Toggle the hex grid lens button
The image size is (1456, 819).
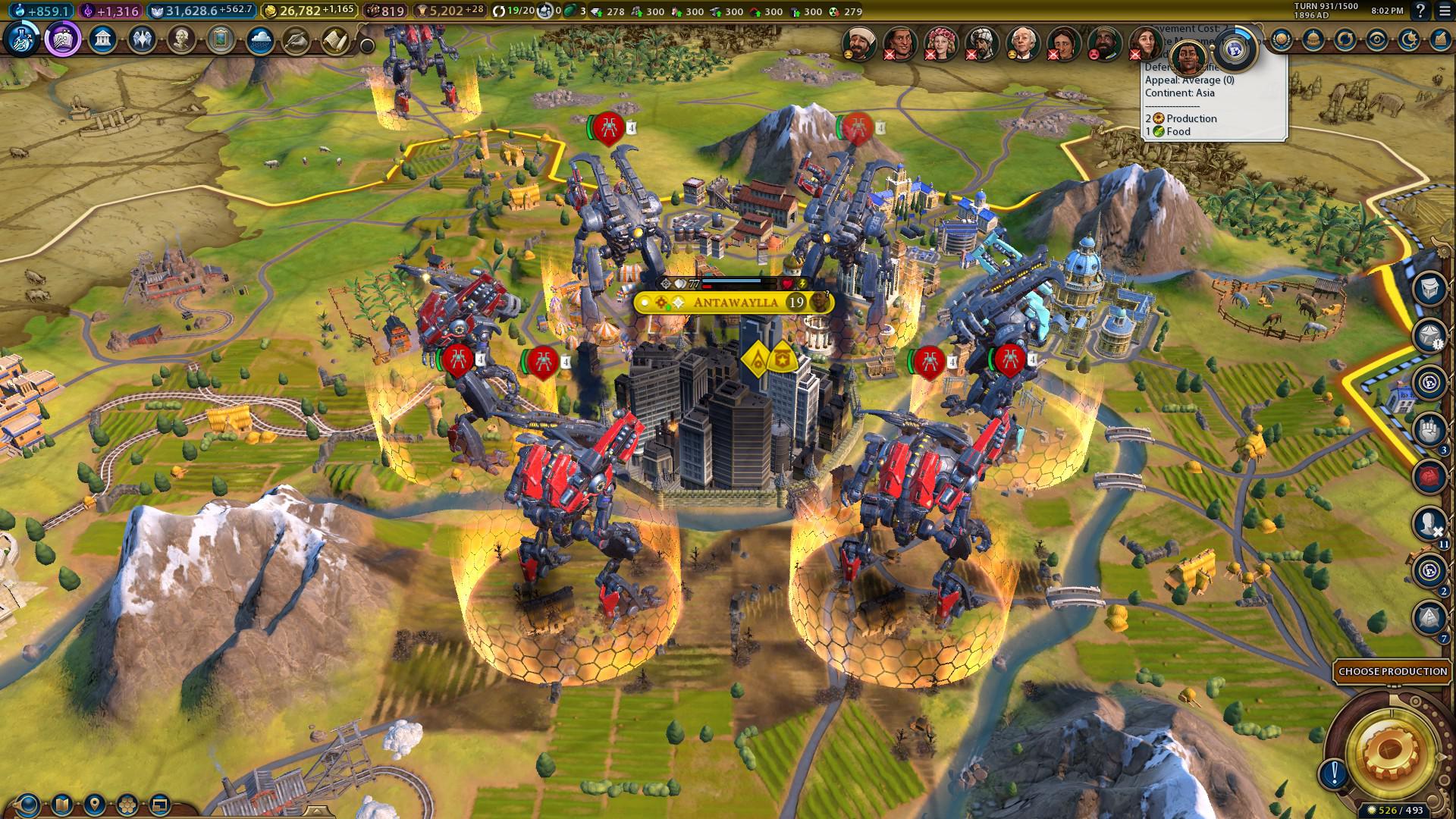click(x=127, y=804)
